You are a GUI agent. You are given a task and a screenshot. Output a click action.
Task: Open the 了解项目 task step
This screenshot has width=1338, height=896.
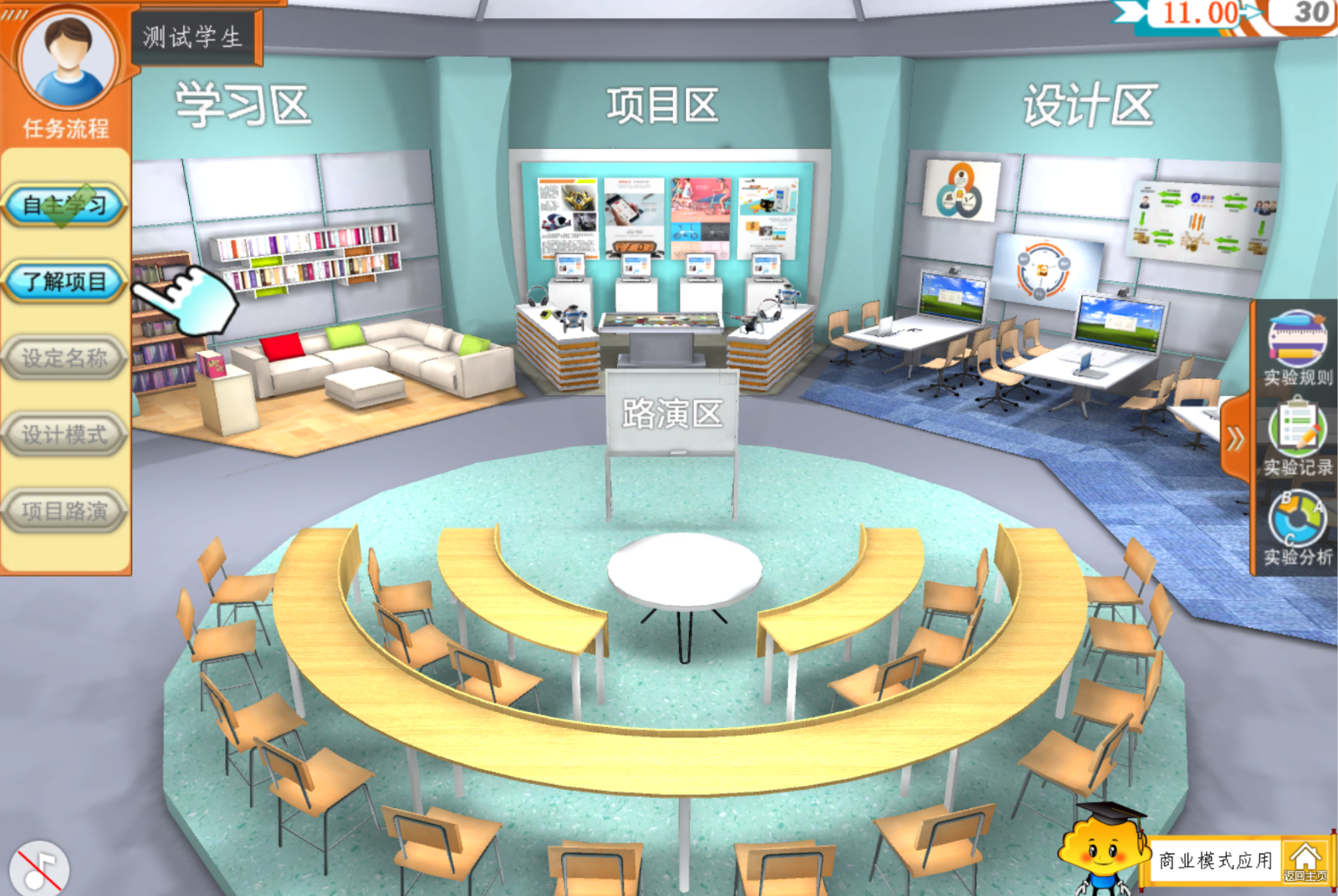(65, 282)
